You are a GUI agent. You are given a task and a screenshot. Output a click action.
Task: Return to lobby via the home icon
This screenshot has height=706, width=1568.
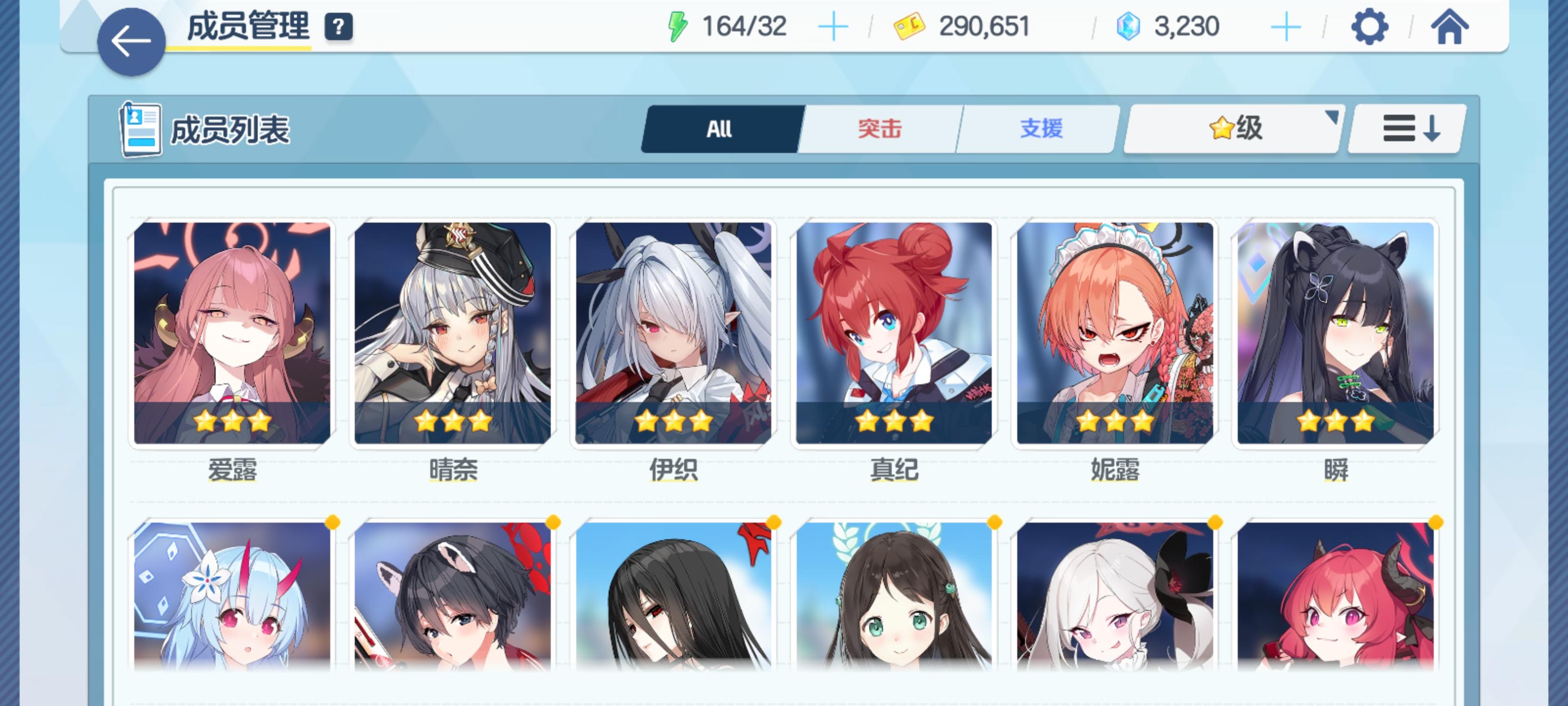(1451, 27)
